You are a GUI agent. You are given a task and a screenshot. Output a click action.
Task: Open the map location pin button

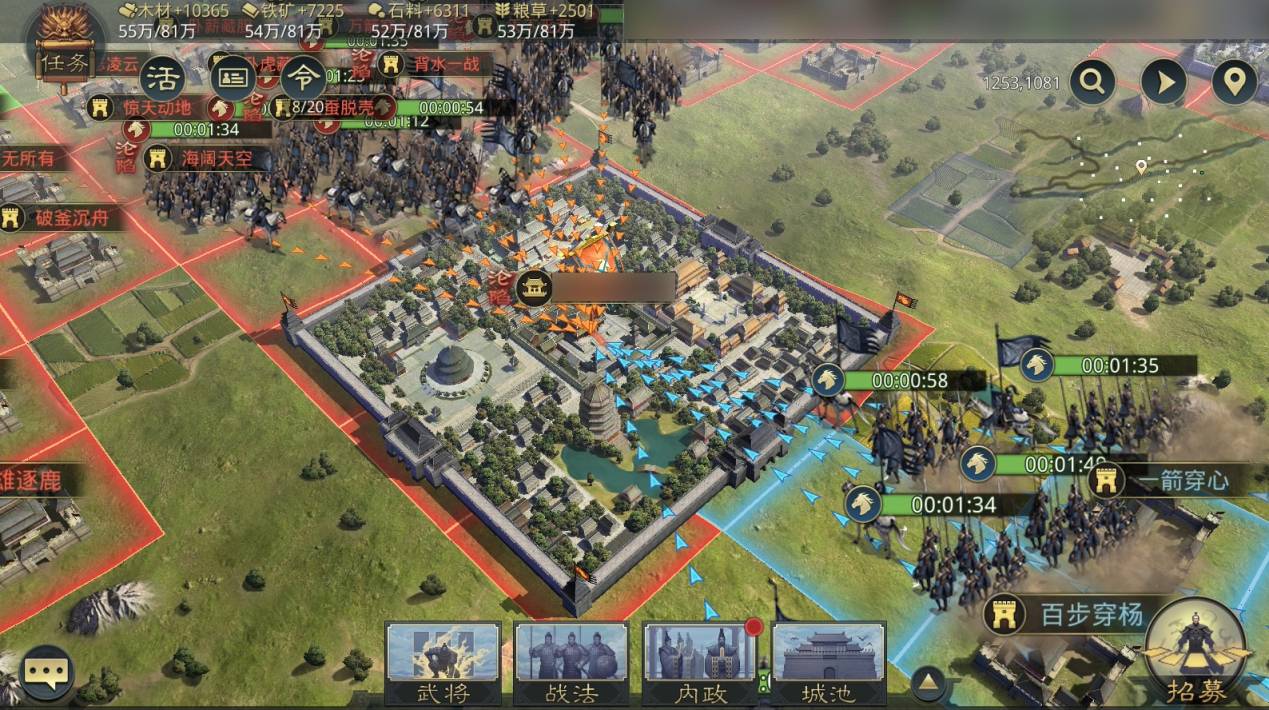tap(1235, 83)
